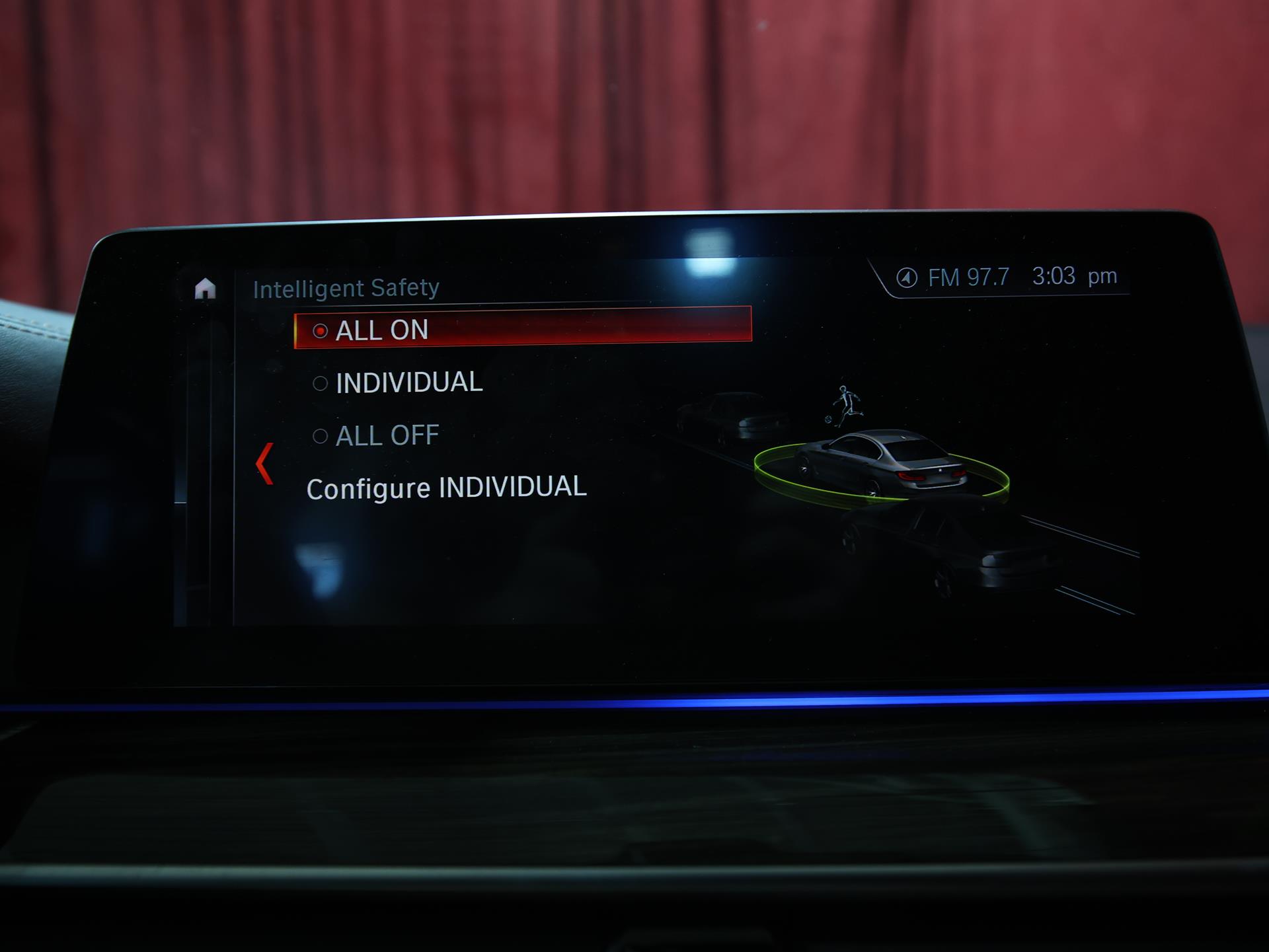1269x952 pixels.
Task: Choose the INDIVIDUAL safety mode
Action: click(408, 383)
